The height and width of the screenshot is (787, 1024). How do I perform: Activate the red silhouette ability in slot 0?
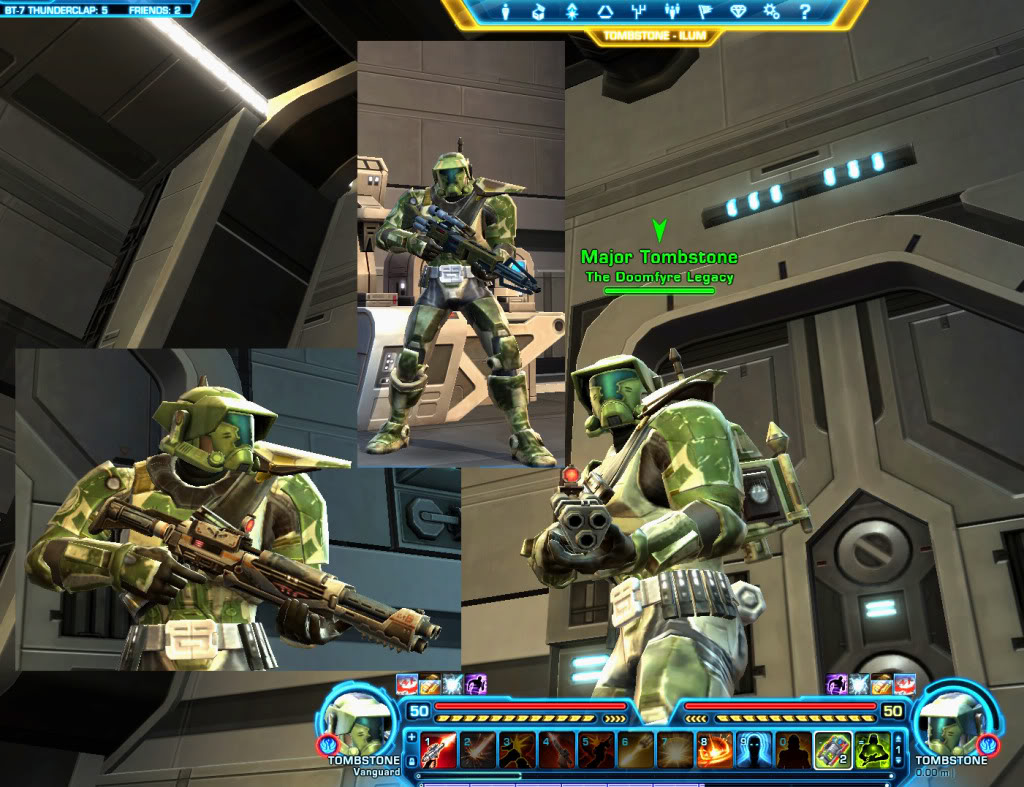pos(792,749)
